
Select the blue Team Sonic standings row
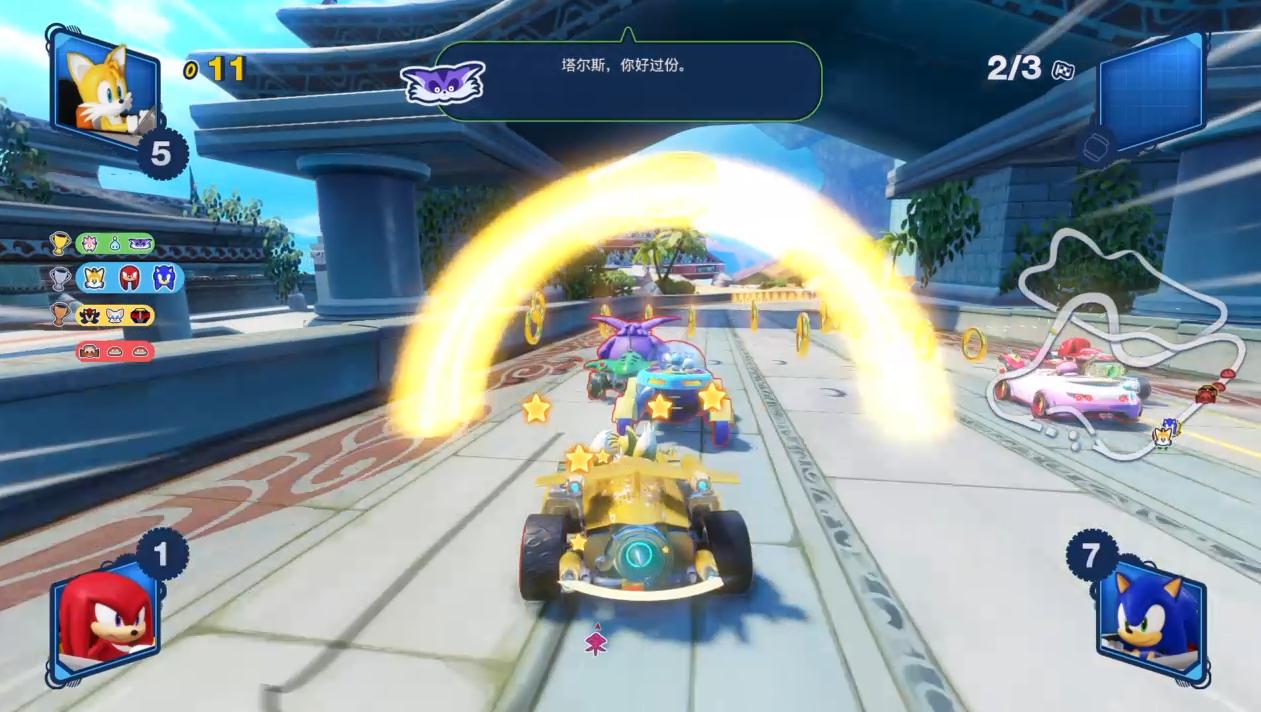[x=129, y=278]
